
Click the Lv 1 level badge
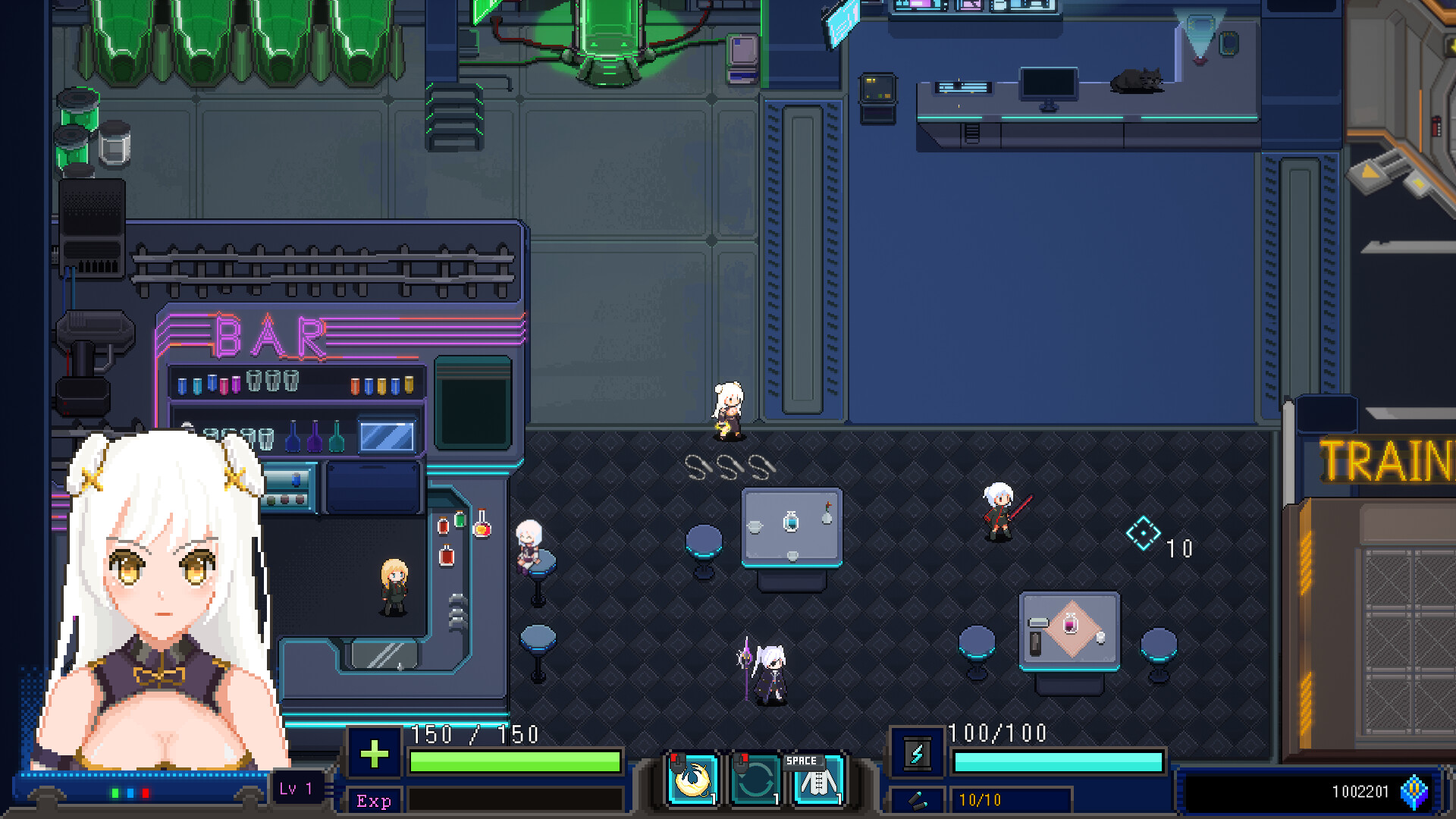click(x=297, y=788)
